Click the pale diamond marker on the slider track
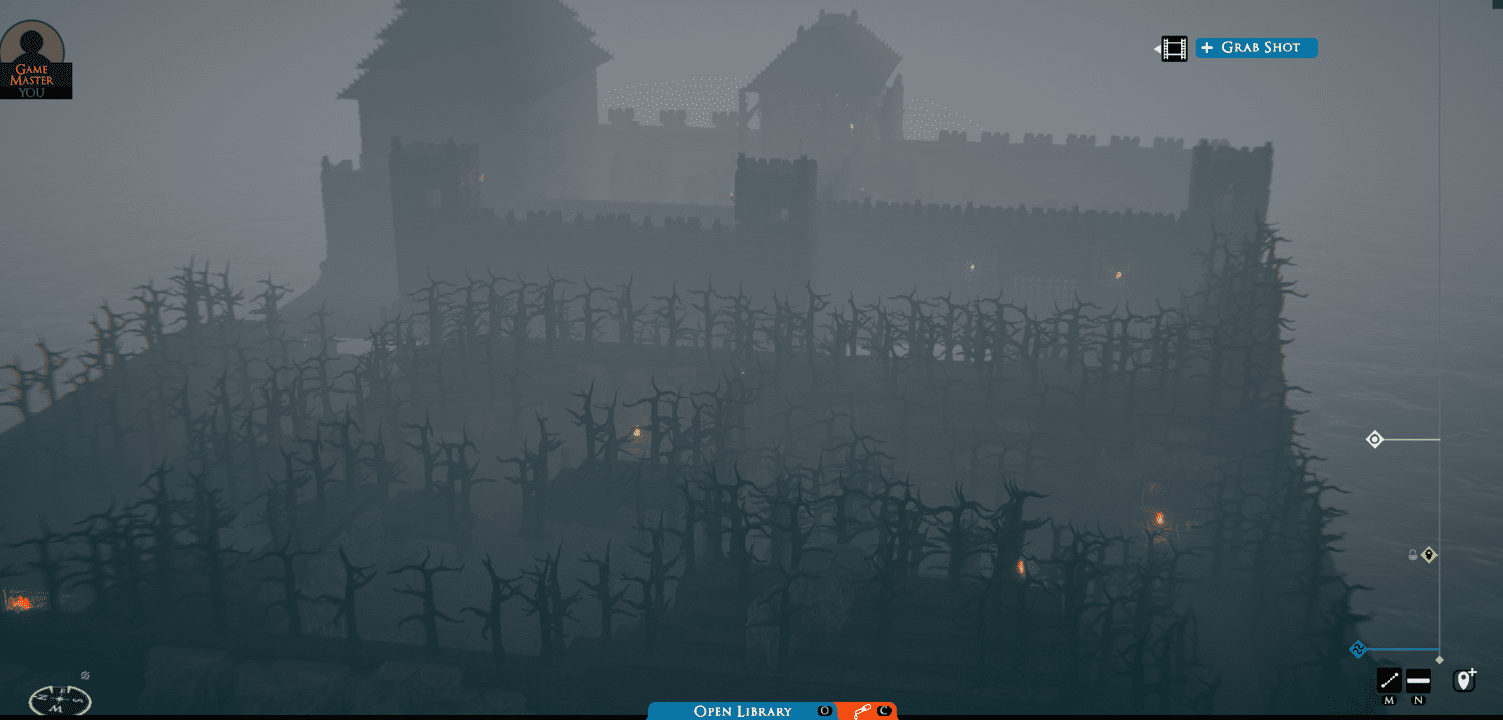1503x720 pixels. [x=1439, y=660]
